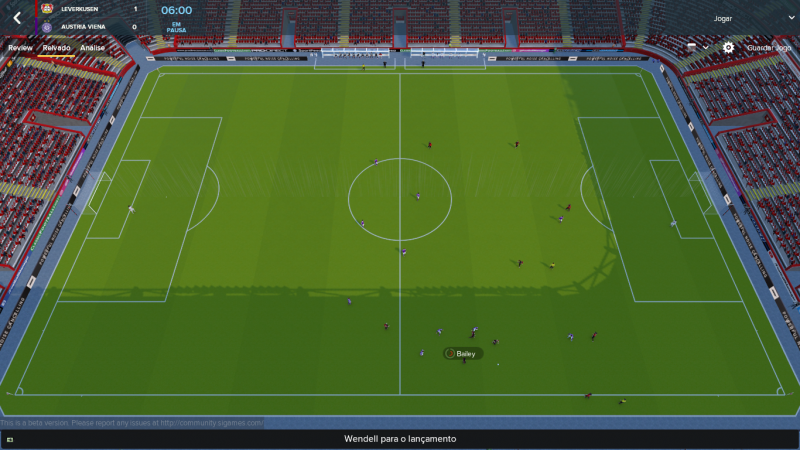Save the game with Guardar Jogo
This screenshot has width=800, height=450.
coord(769,47)
